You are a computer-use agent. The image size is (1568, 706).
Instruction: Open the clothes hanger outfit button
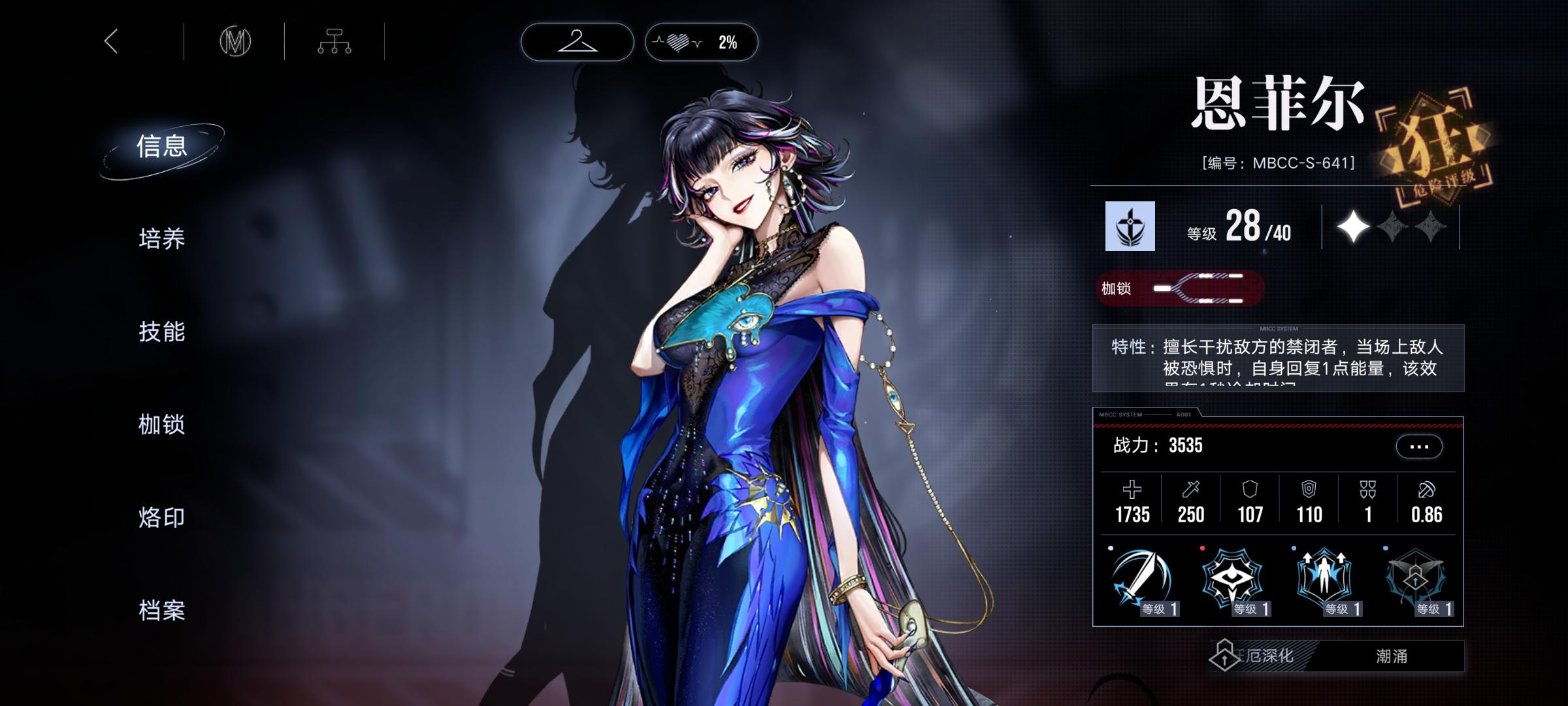point(577,42)
